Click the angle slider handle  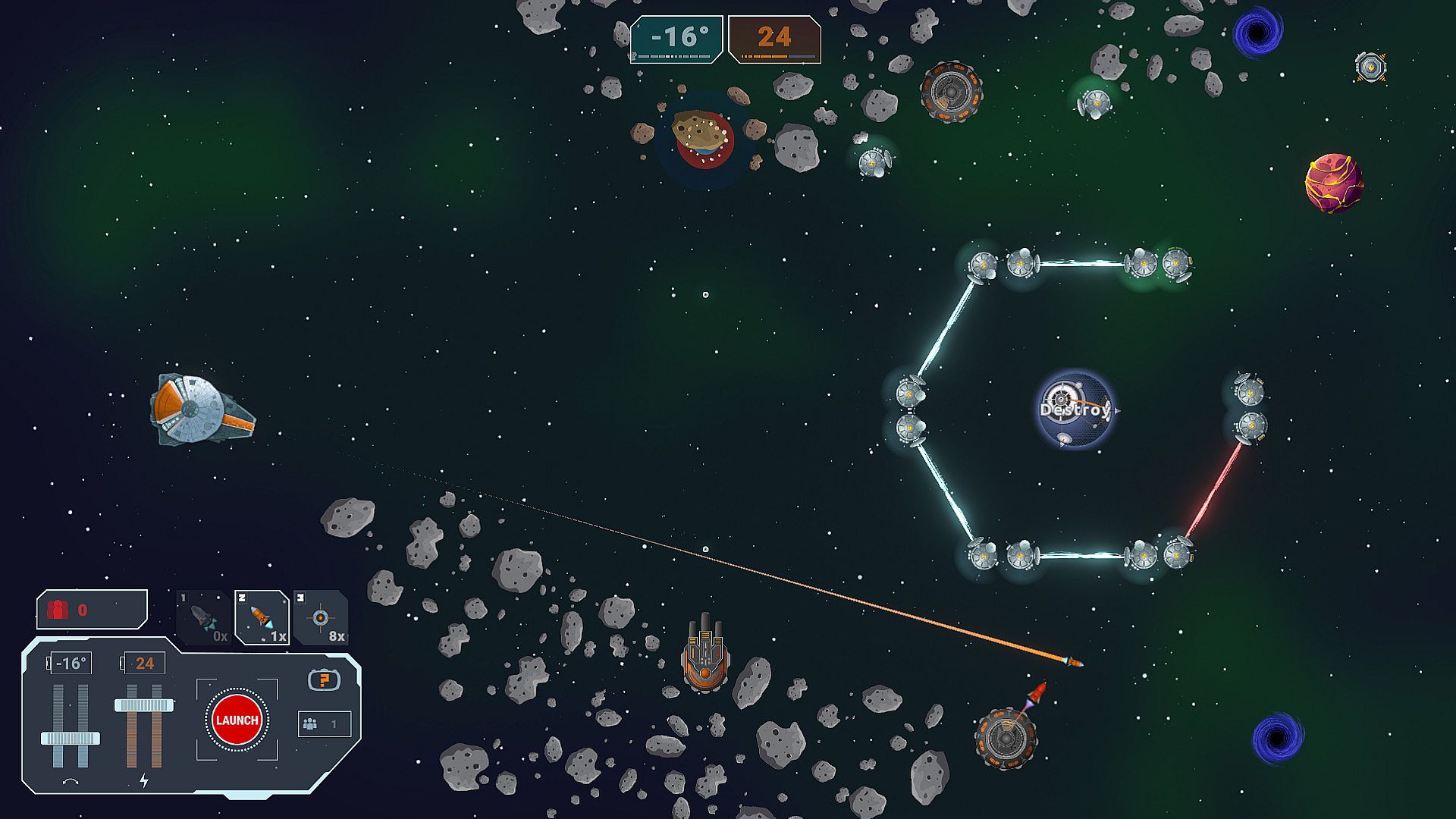[x=71, y=738]
